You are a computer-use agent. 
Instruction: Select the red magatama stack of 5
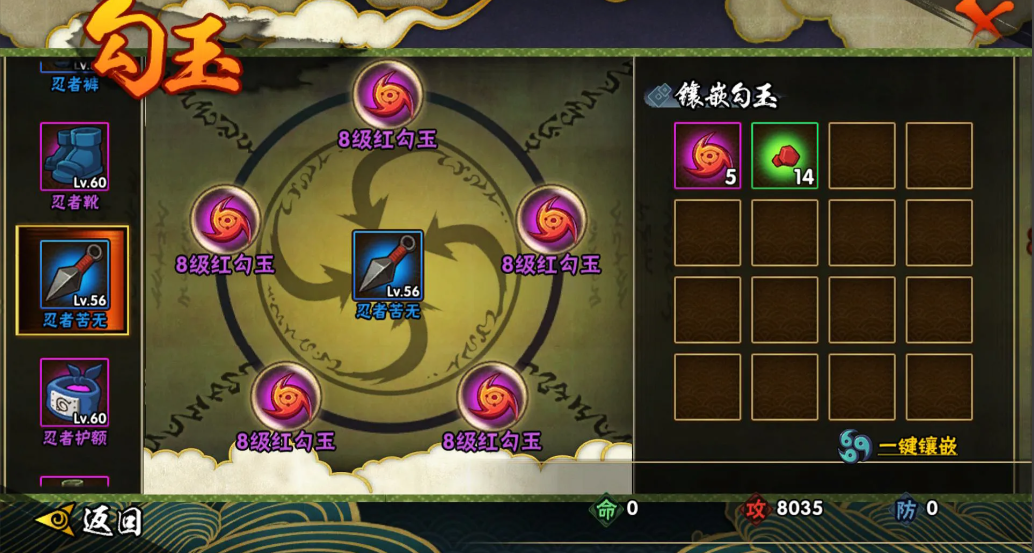click(x=707, y=156)
